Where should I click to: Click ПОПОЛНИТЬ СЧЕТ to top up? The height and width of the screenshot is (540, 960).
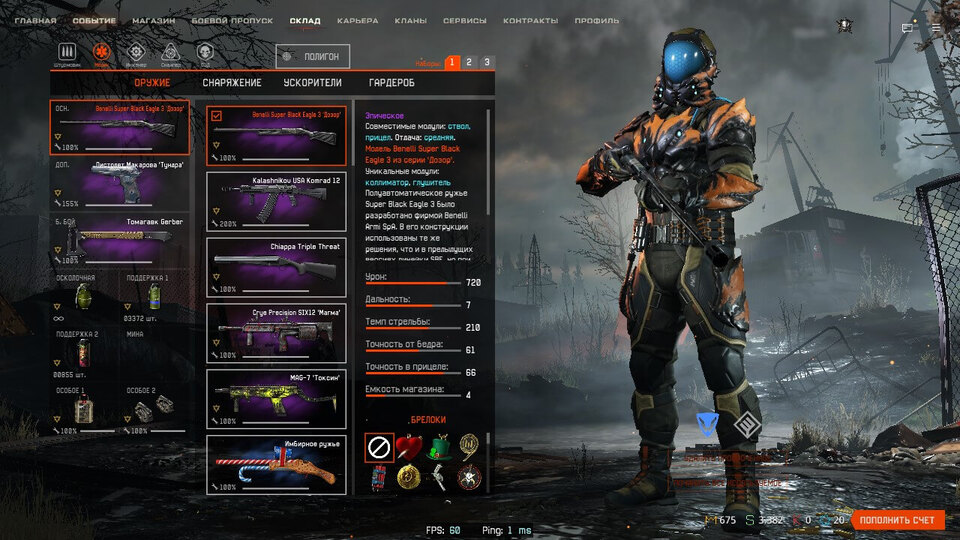(897, 520)
